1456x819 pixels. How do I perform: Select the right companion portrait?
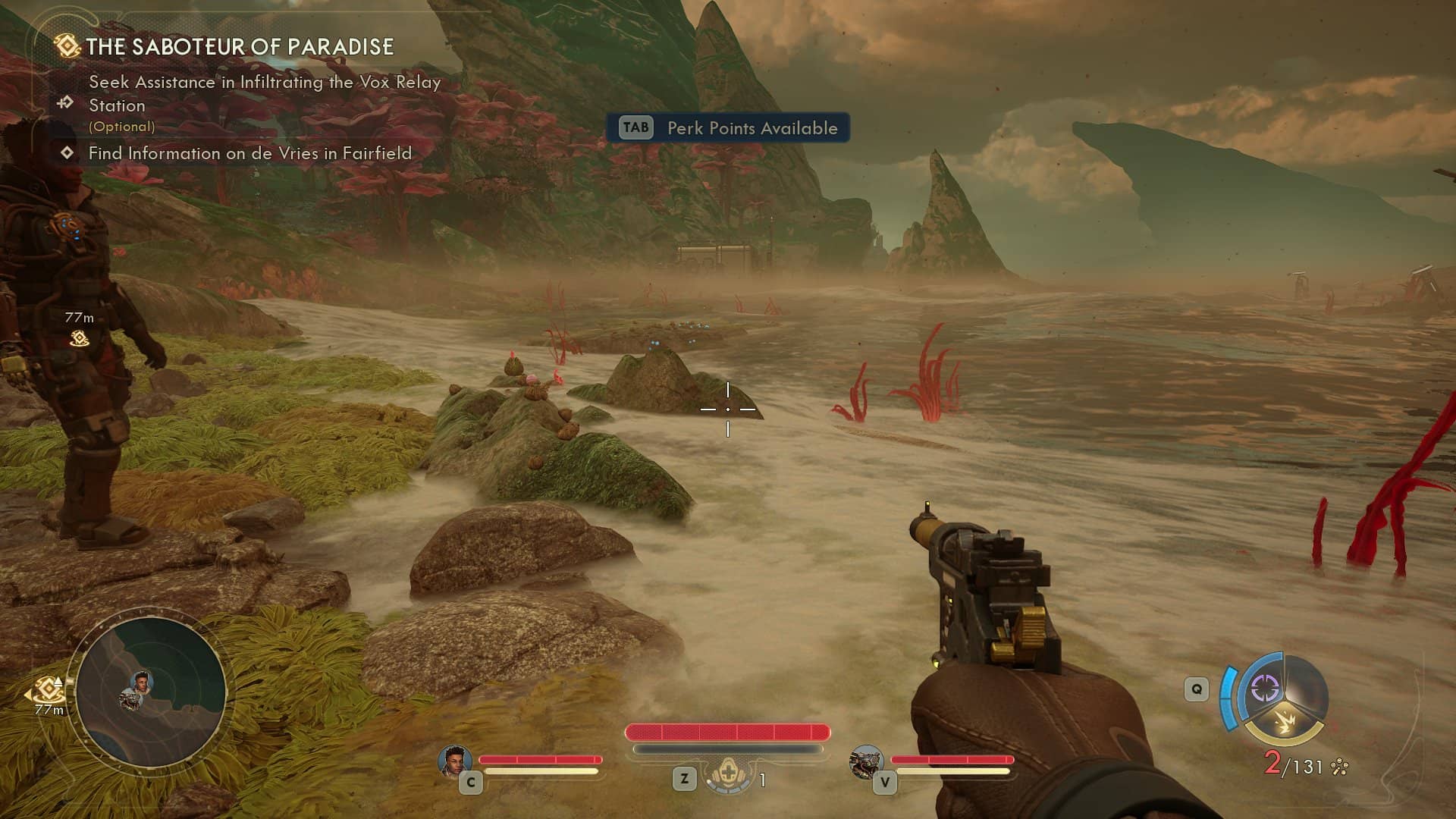866,761
